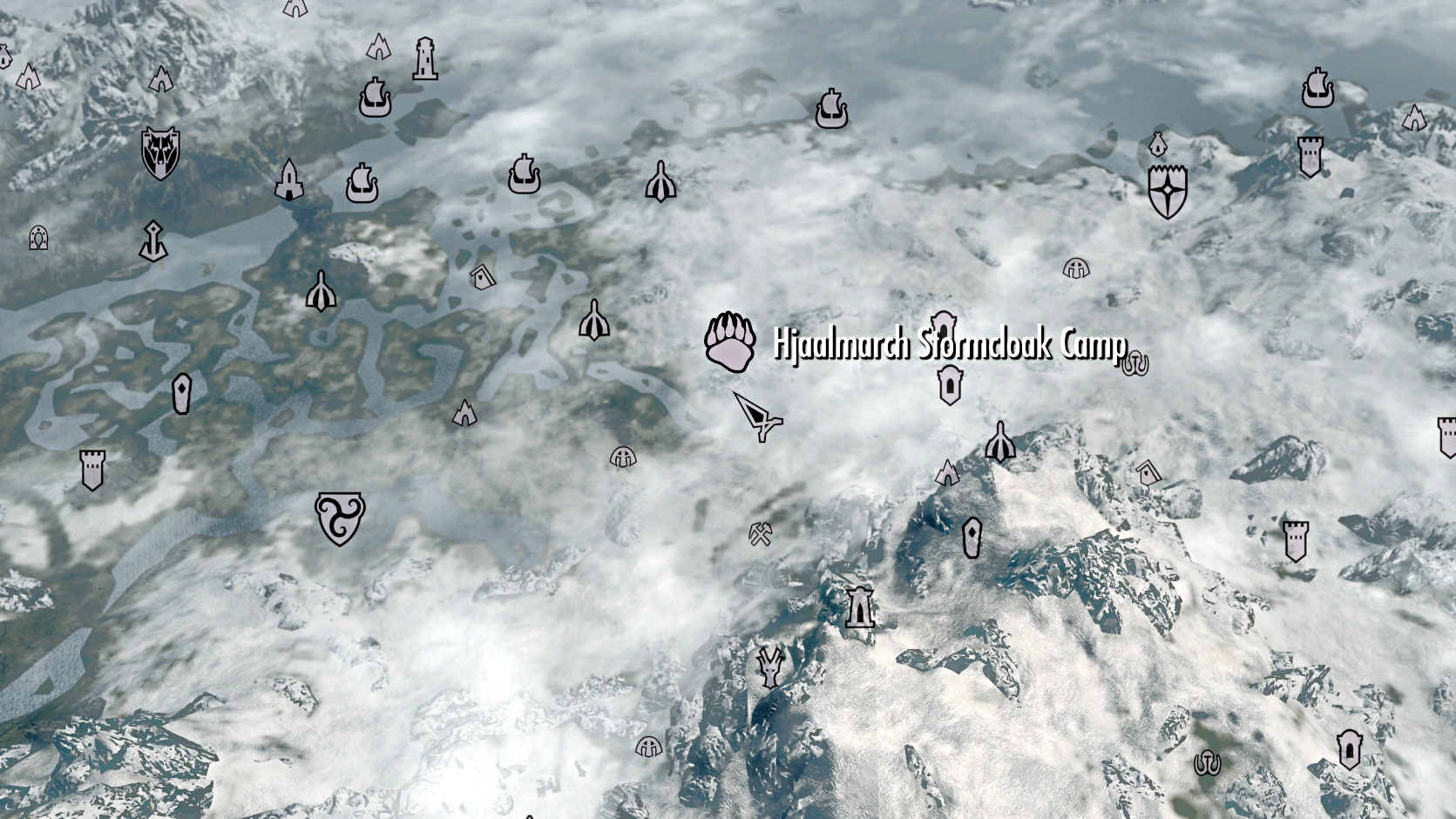The height and width of the screenshot is (819, 1456).
Task: Select the Hjaalmarch Stormcloak Camp bear-paw marker
Action: coord(730,340)
